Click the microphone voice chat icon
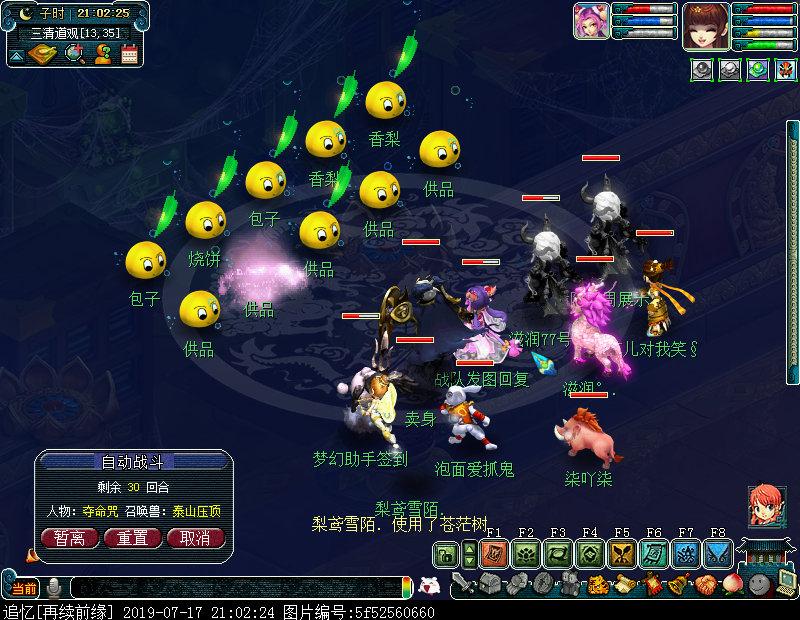The height and width of the screenshot is (620, 800). tap(53, 586)
